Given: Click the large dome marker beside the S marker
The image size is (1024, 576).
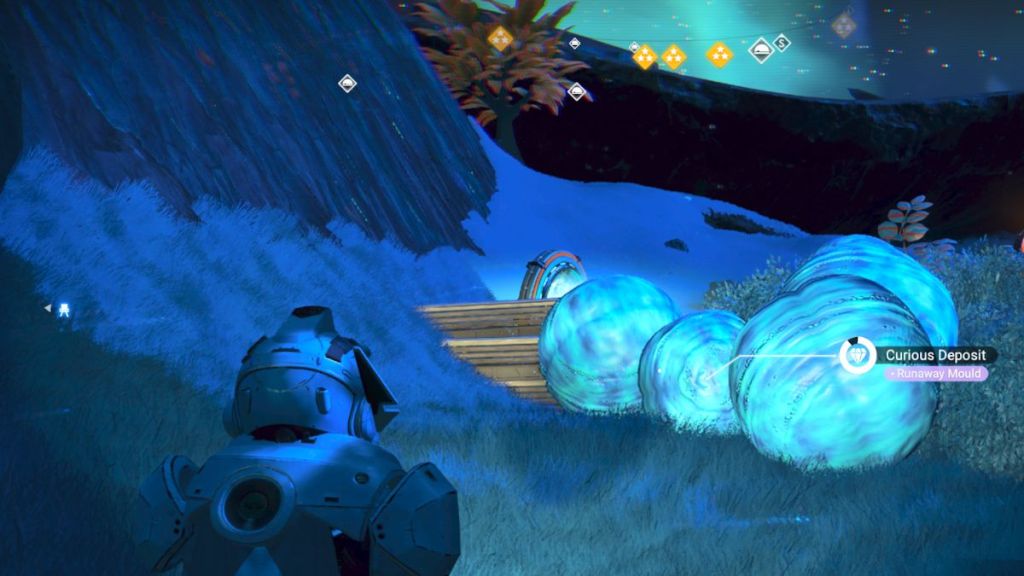Looking at the screenshot, I should [x=761, y=49].
